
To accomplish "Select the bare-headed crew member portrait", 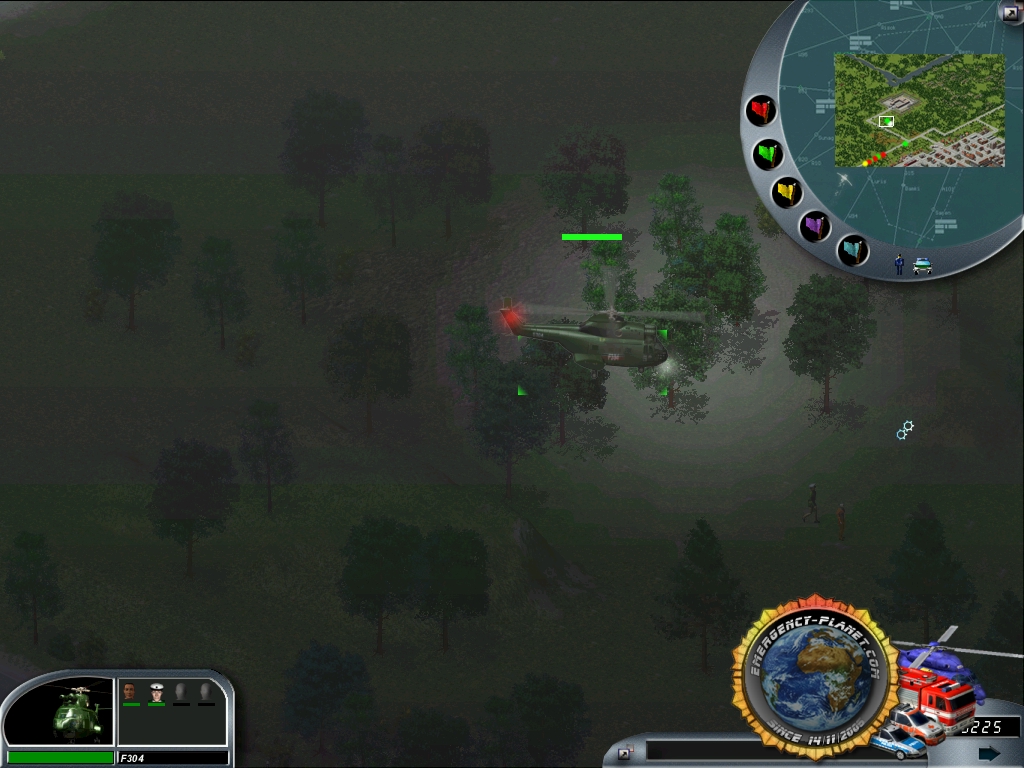I will (129, 691).
